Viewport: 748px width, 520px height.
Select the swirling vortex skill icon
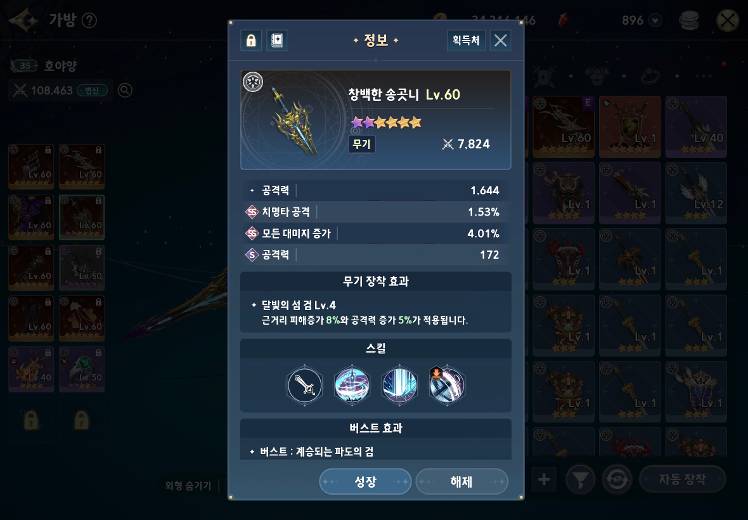click(351, 384)
